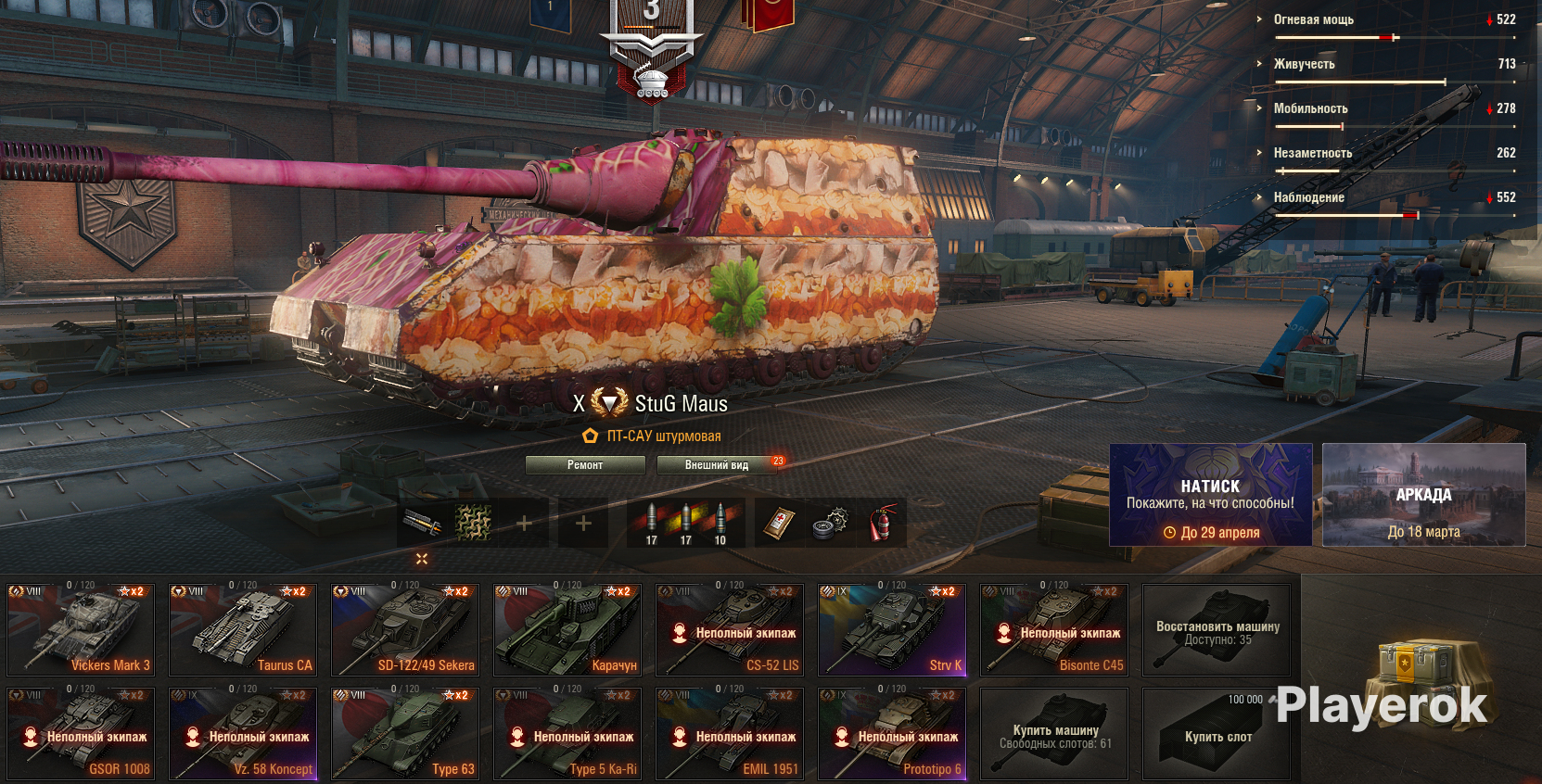This screenshot has width=1542, height=784.
Task: Click Купить машину tile
Action: [1054, 734]
